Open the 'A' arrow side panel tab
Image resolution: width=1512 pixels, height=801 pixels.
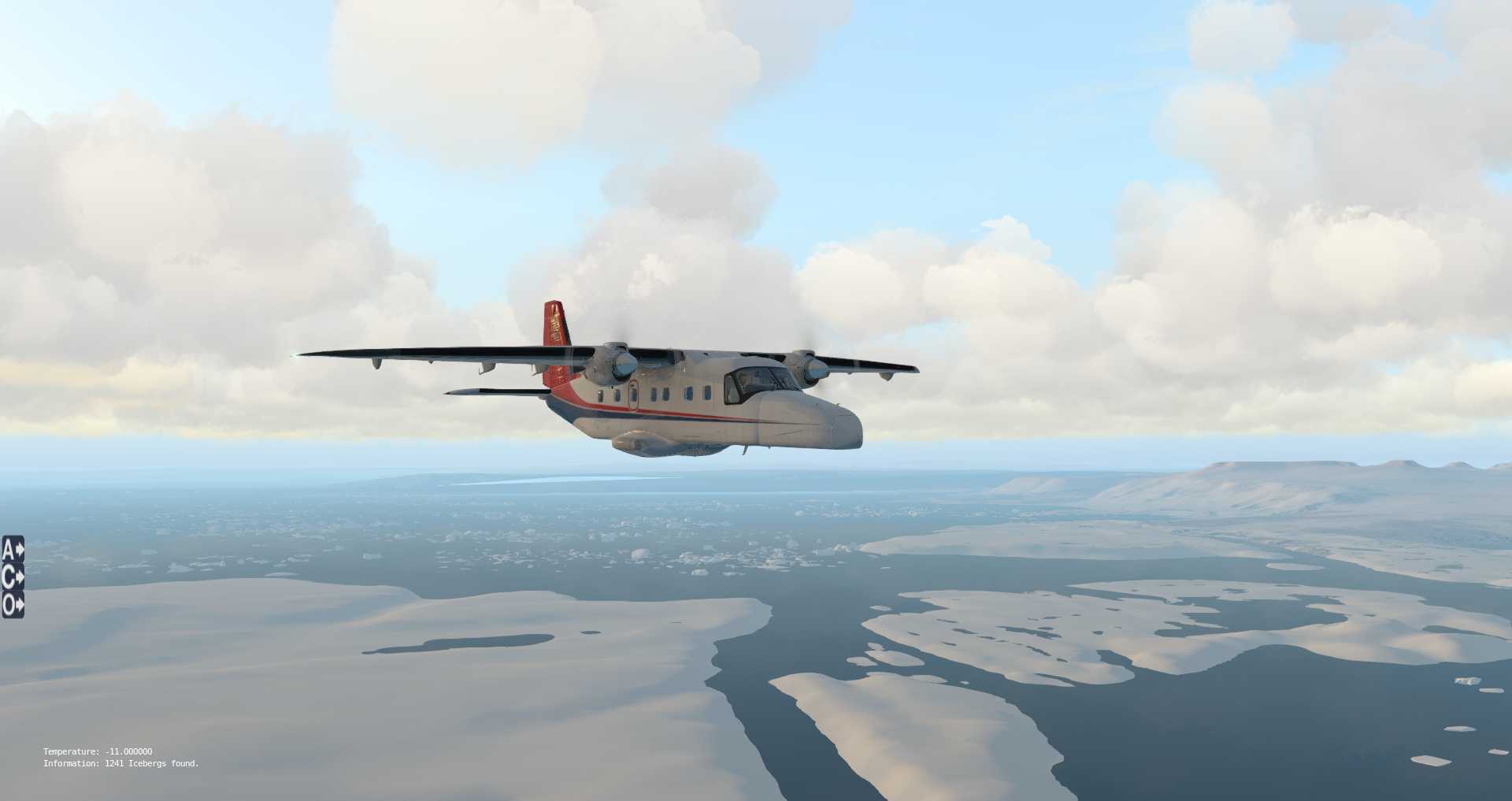[x=13, y=549]
